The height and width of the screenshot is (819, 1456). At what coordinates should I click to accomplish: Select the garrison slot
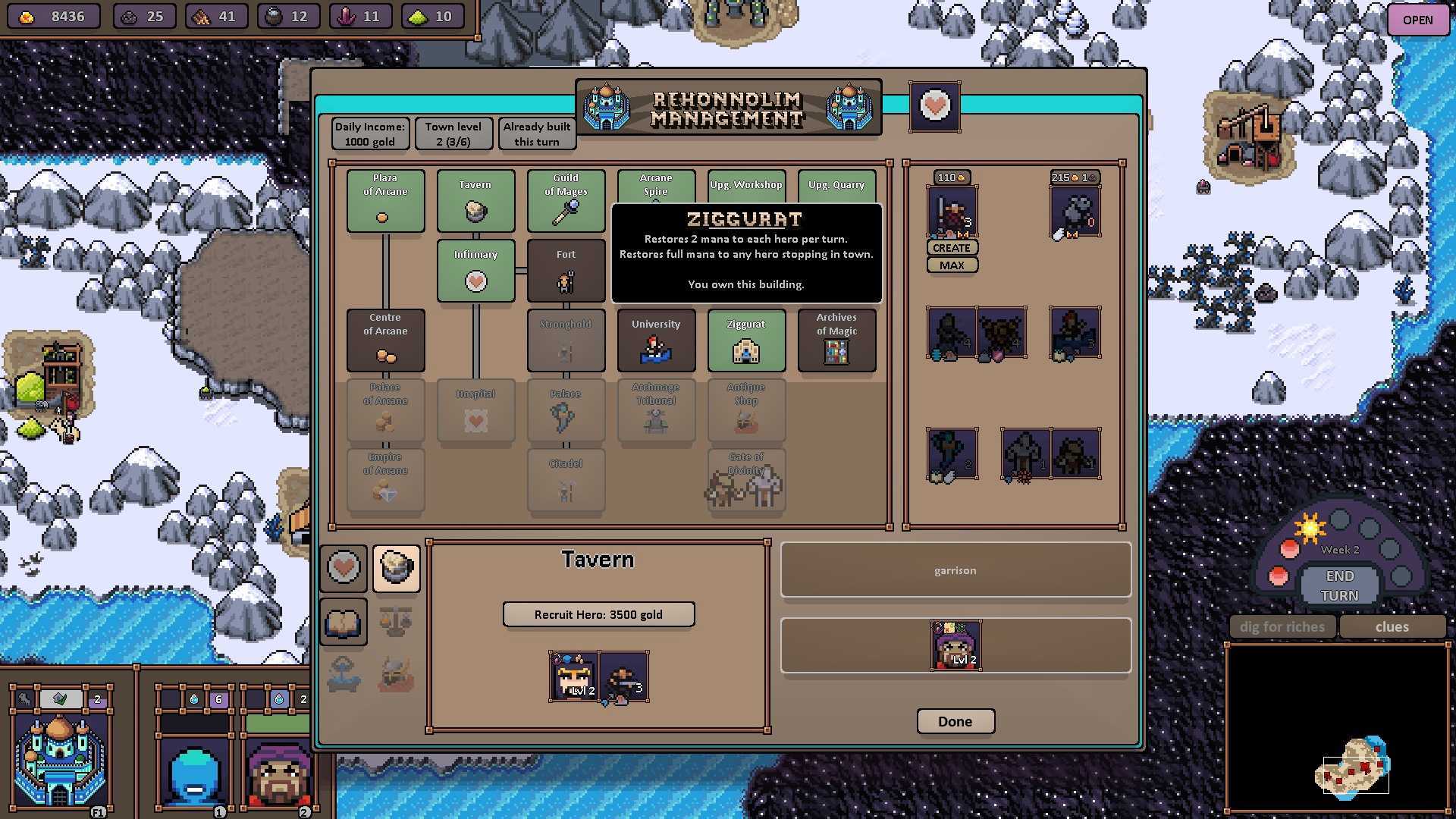955,570
